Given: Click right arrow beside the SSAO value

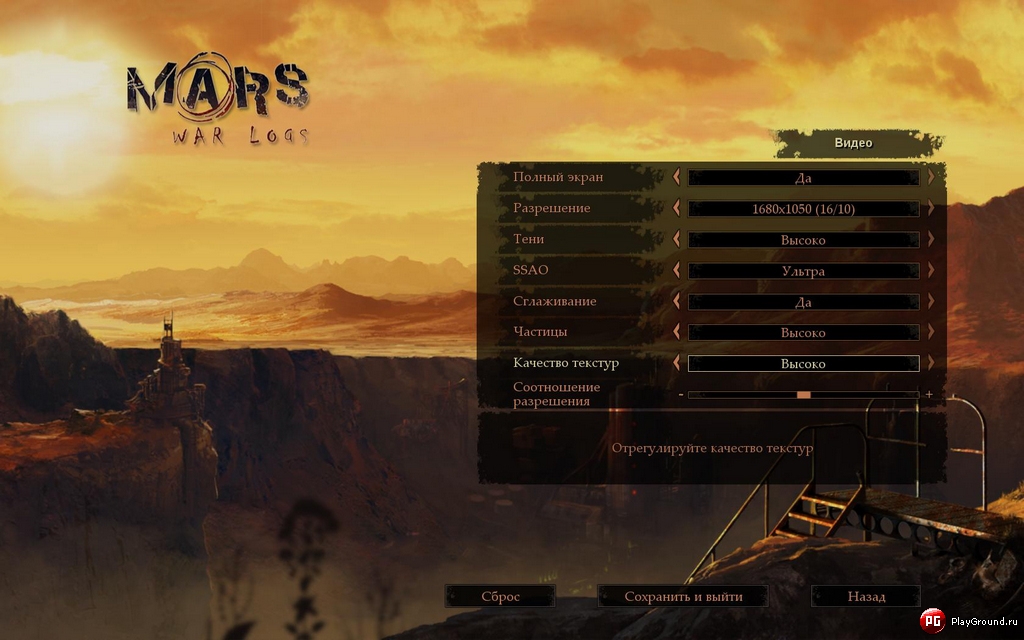Looking at the screenshot, I should click(x=931, y=270).
